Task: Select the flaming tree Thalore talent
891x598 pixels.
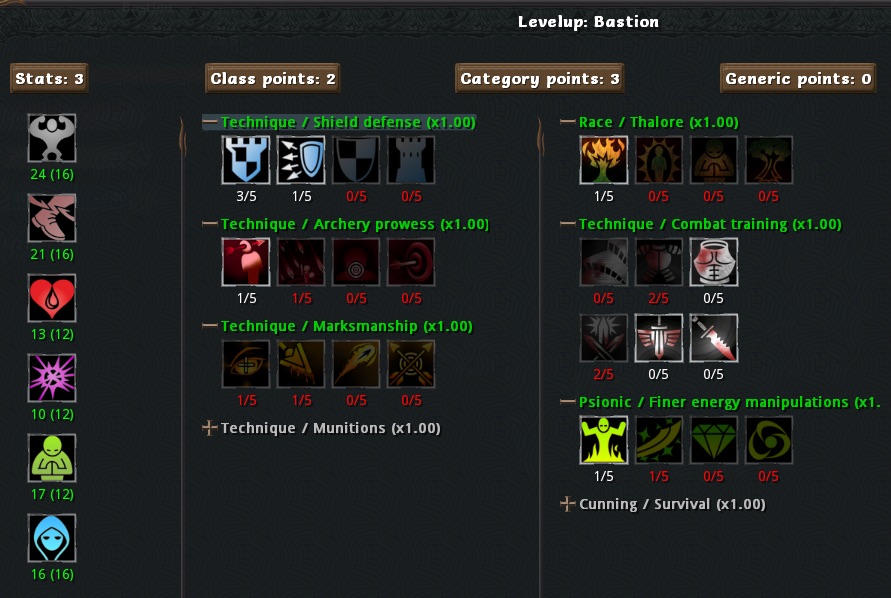Action: [604, 160]
